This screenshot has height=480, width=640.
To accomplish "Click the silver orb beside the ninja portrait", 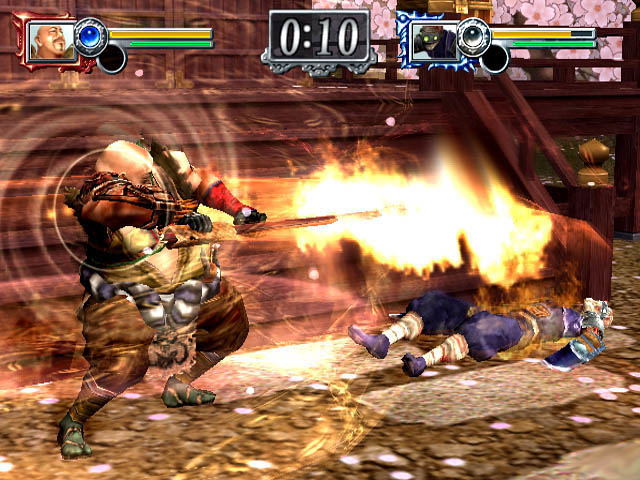I will (474, 36).
